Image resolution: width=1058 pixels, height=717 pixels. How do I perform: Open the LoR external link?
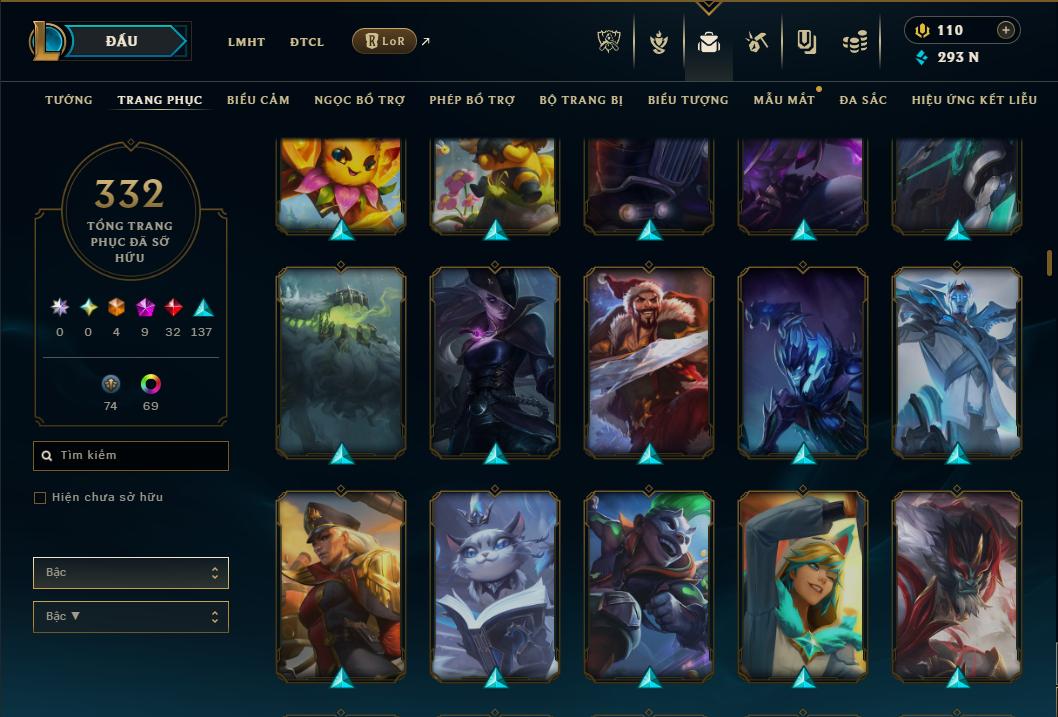[385, 41]
